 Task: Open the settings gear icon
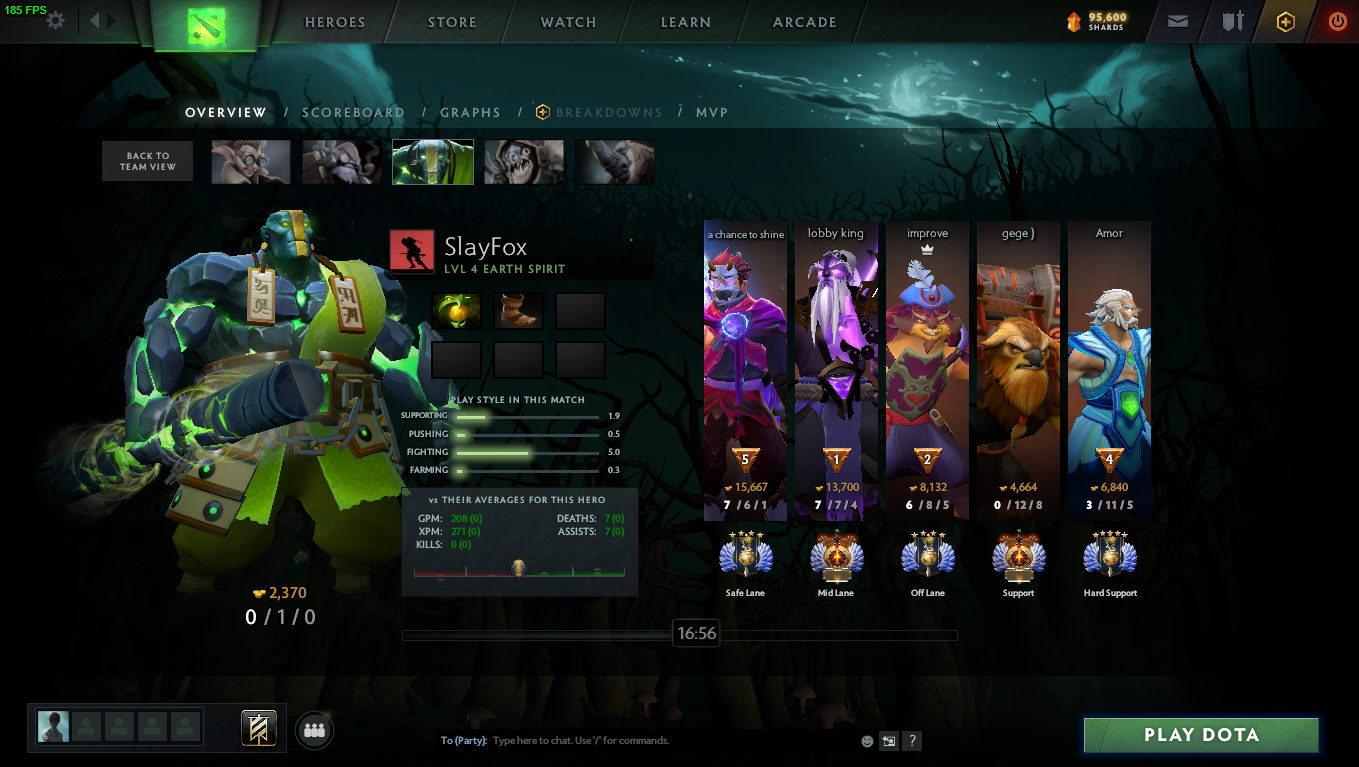tap(56, 21)
